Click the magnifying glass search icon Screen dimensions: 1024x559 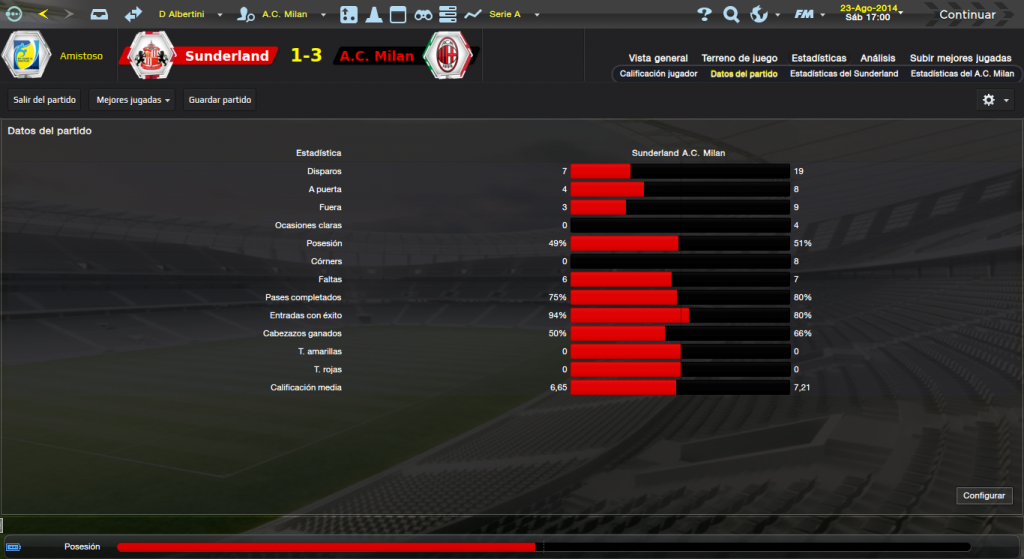731,15
